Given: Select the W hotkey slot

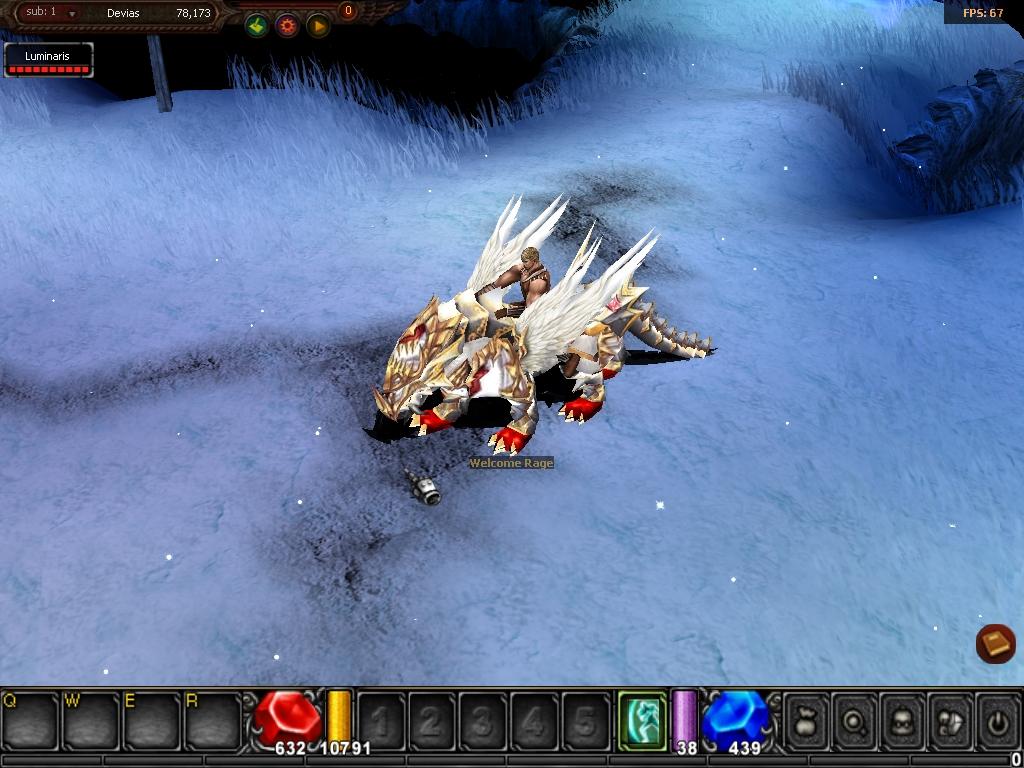Looking at the screenshot, I should click(91, 719).
